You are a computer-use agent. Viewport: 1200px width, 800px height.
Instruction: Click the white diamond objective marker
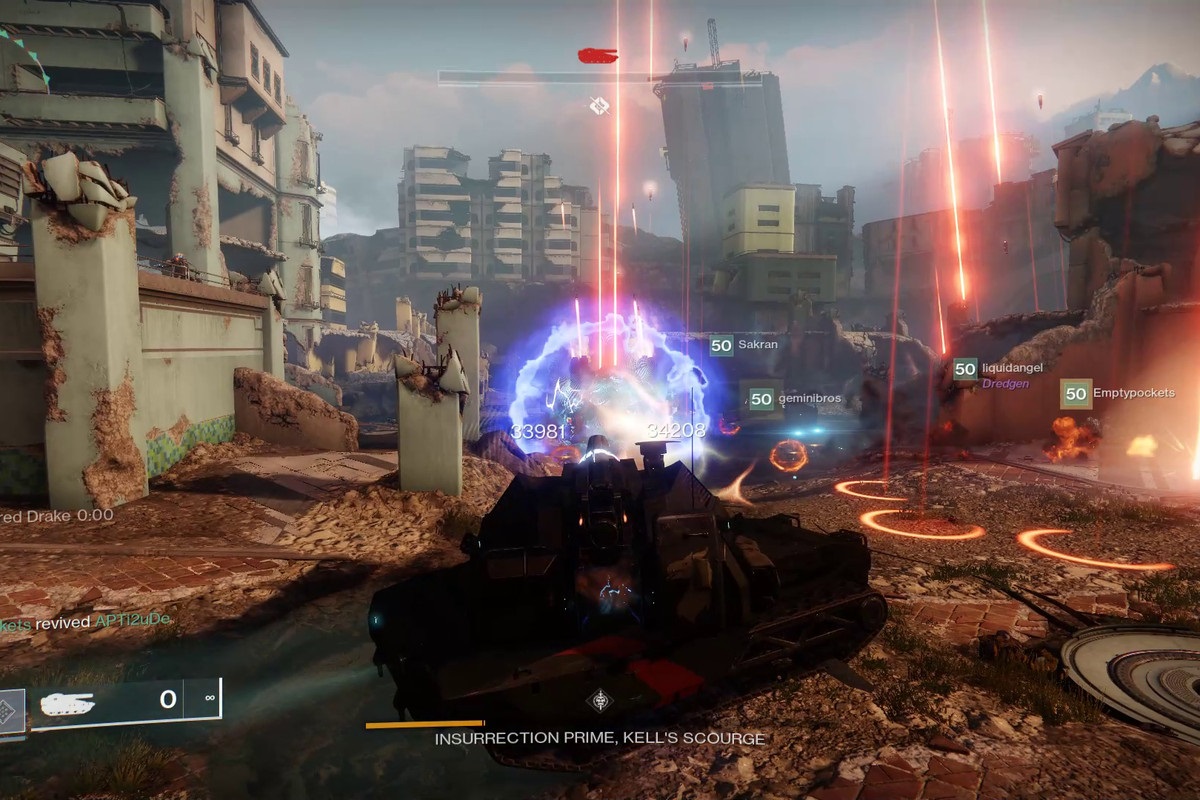click(599, 104)
